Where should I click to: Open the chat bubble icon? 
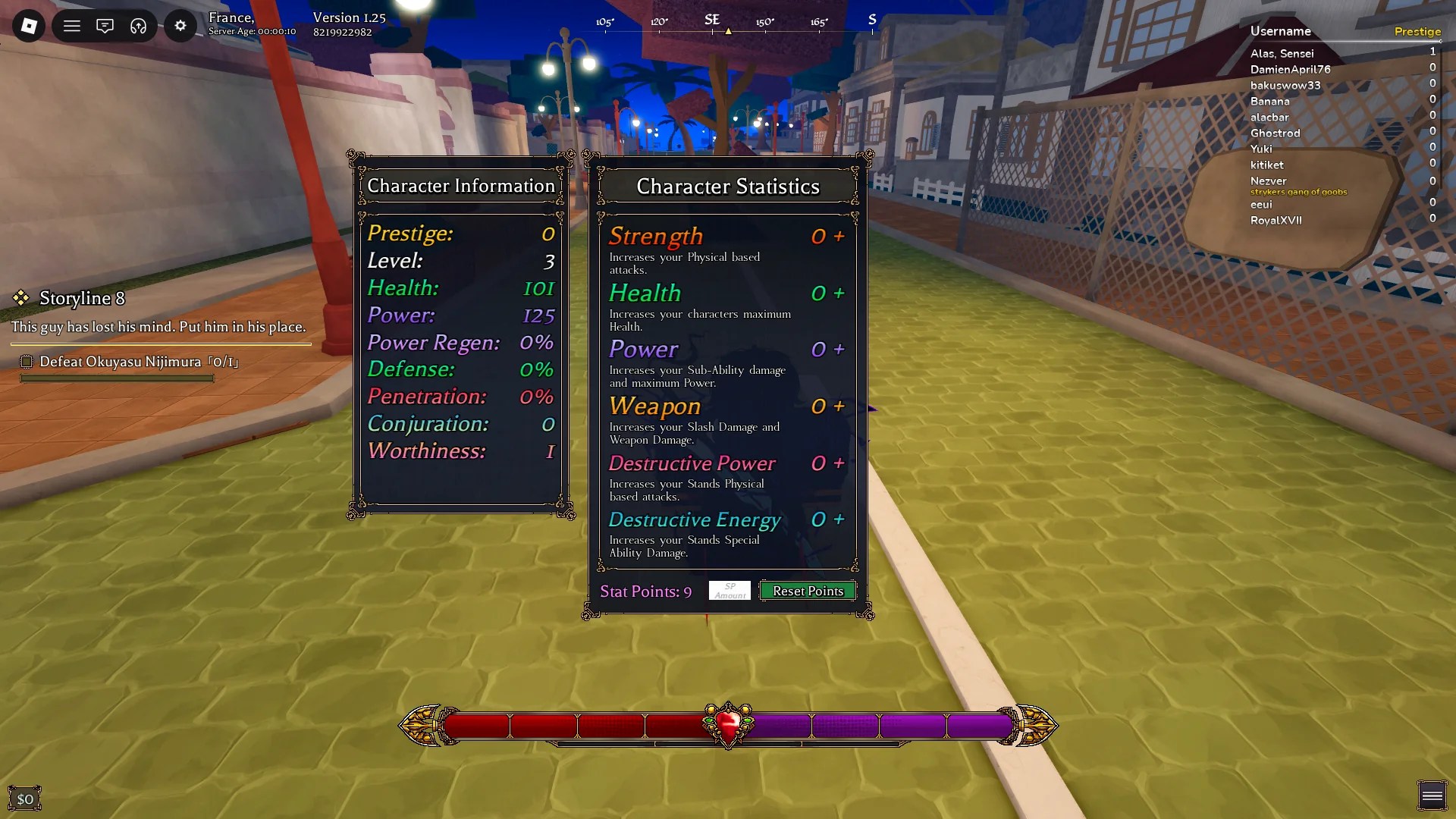(105, 25)
